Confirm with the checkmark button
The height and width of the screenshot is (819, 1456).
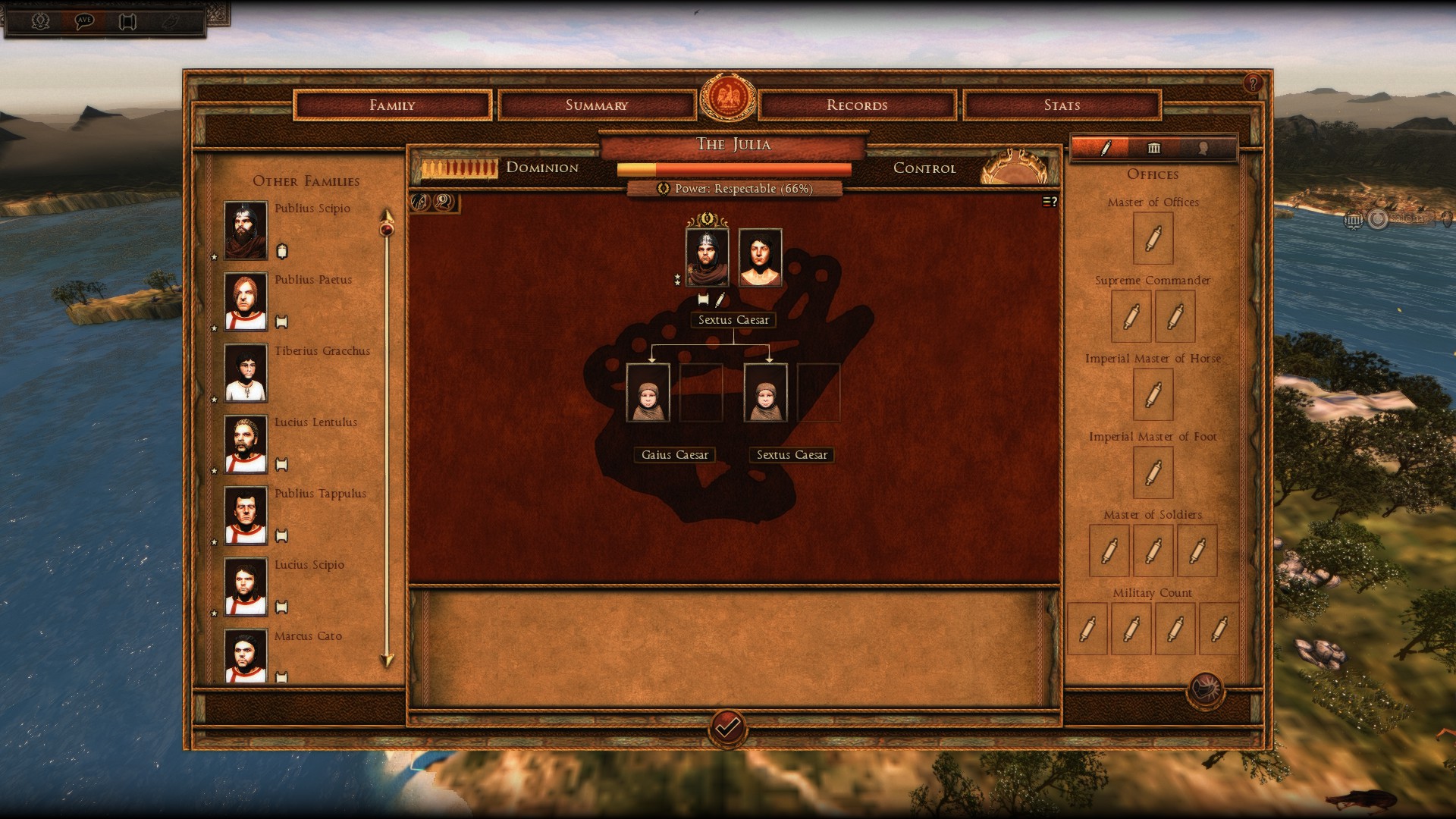727,729
